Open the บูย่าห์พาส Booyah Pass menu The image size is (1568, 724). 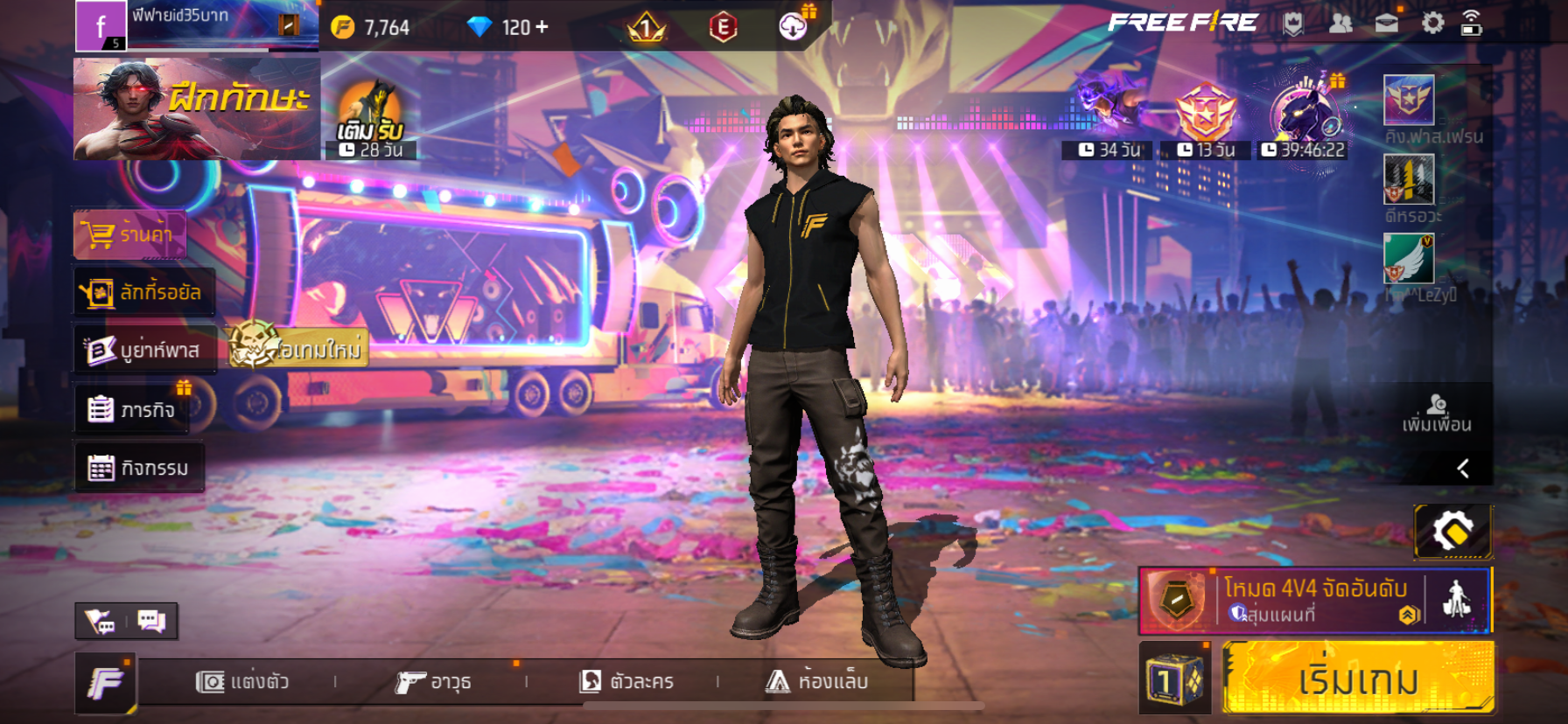click(x=144, y=350)
